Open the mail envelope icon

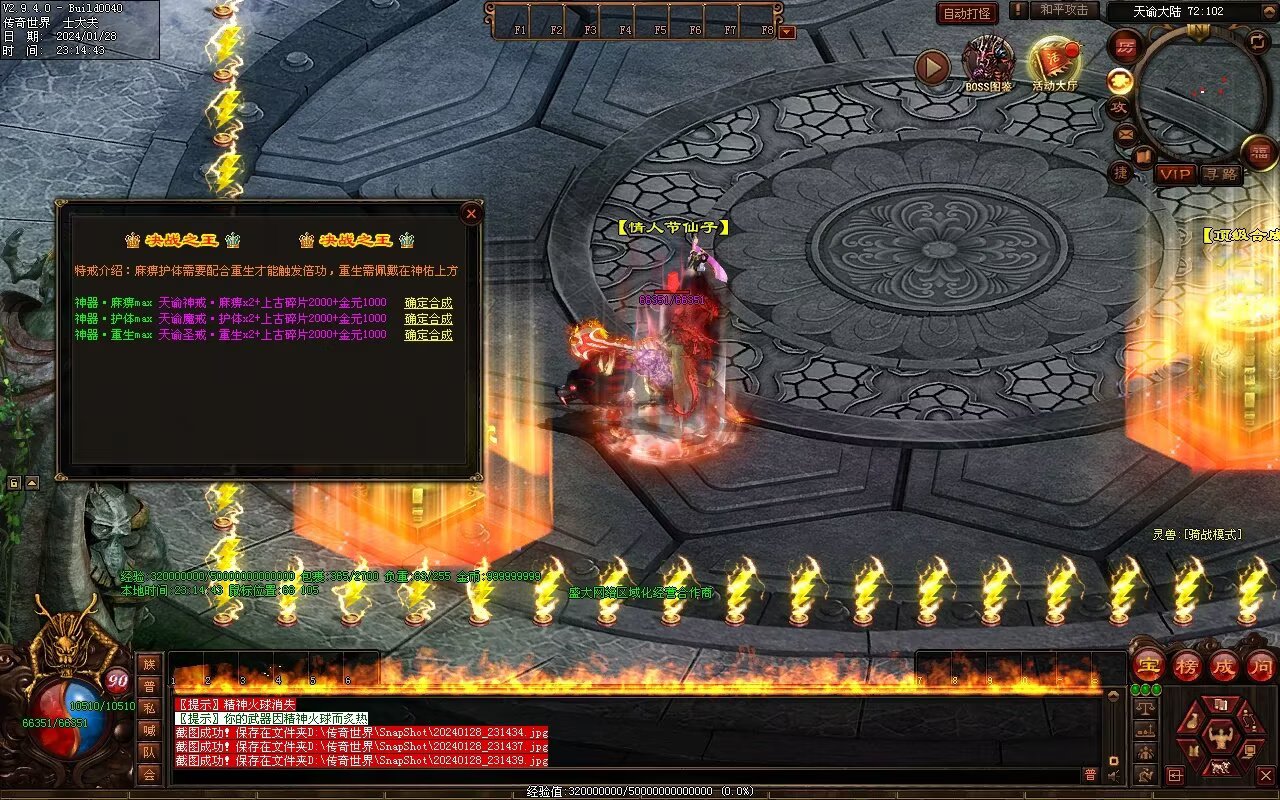pyautogui.click(x=1126, y=133)
